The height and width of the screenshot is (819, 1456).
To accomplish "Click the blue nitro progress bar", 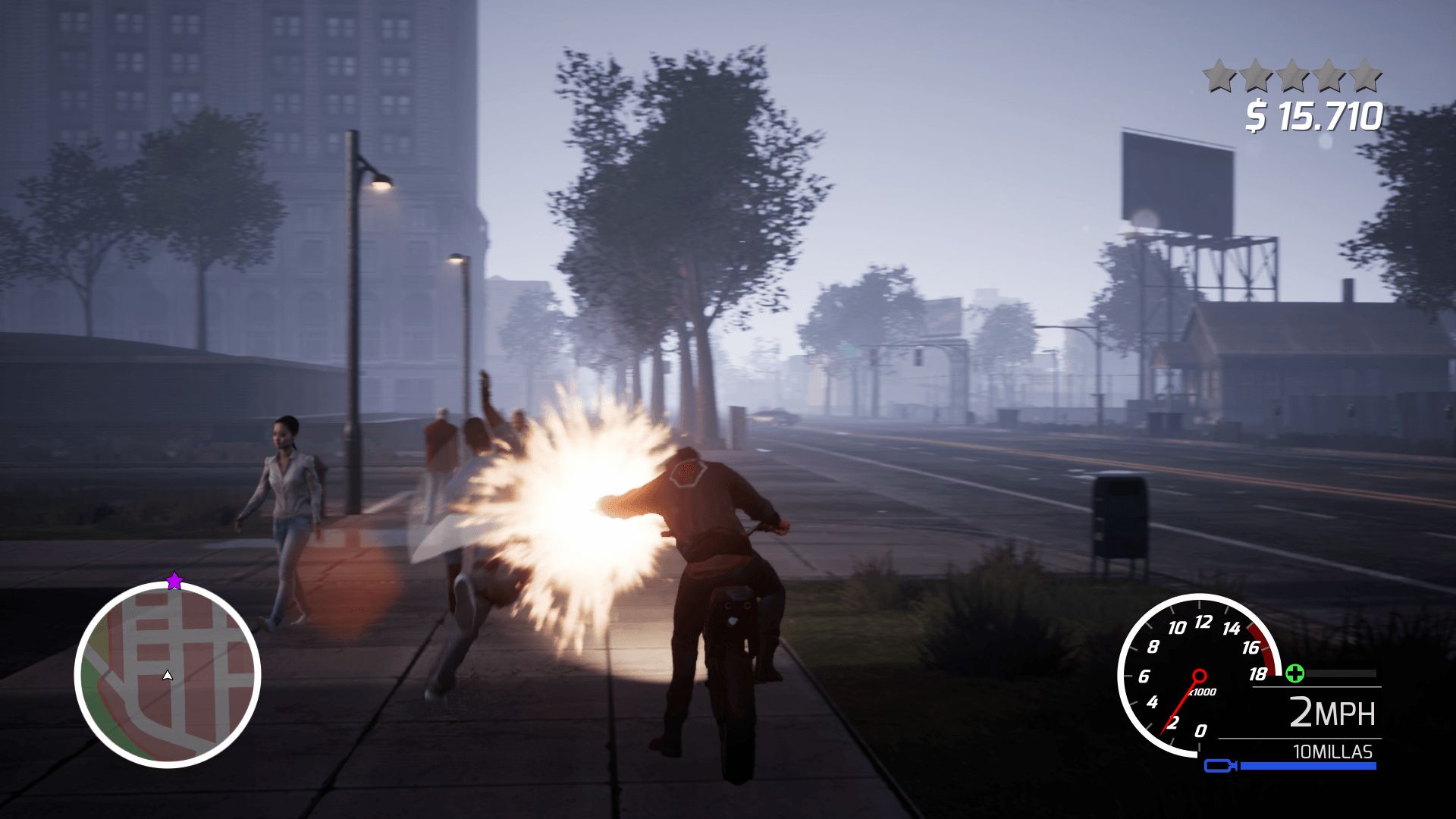I will point(1307,765).
